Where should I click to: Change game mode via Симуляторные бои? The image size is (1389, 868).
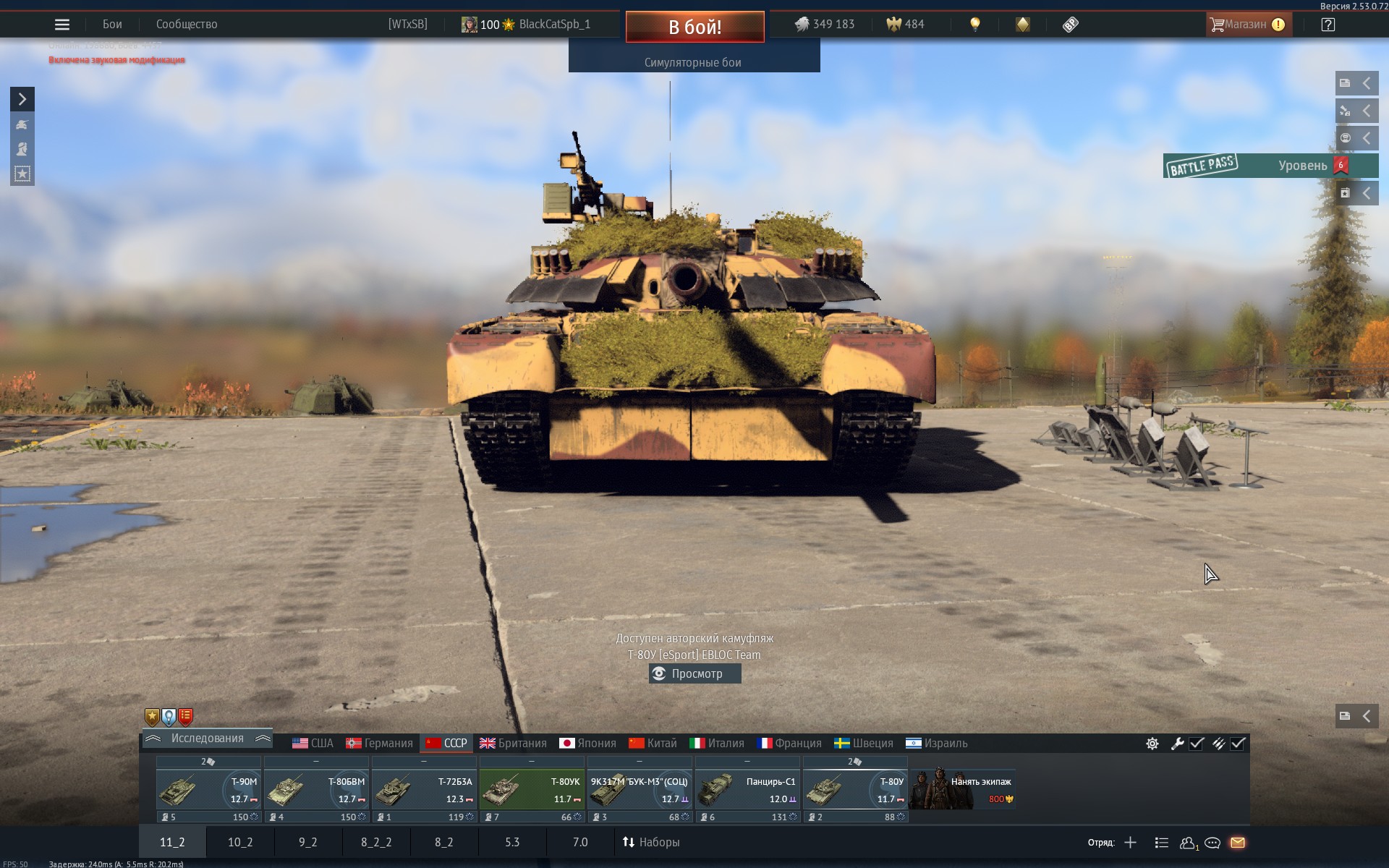tap(693, 62)
